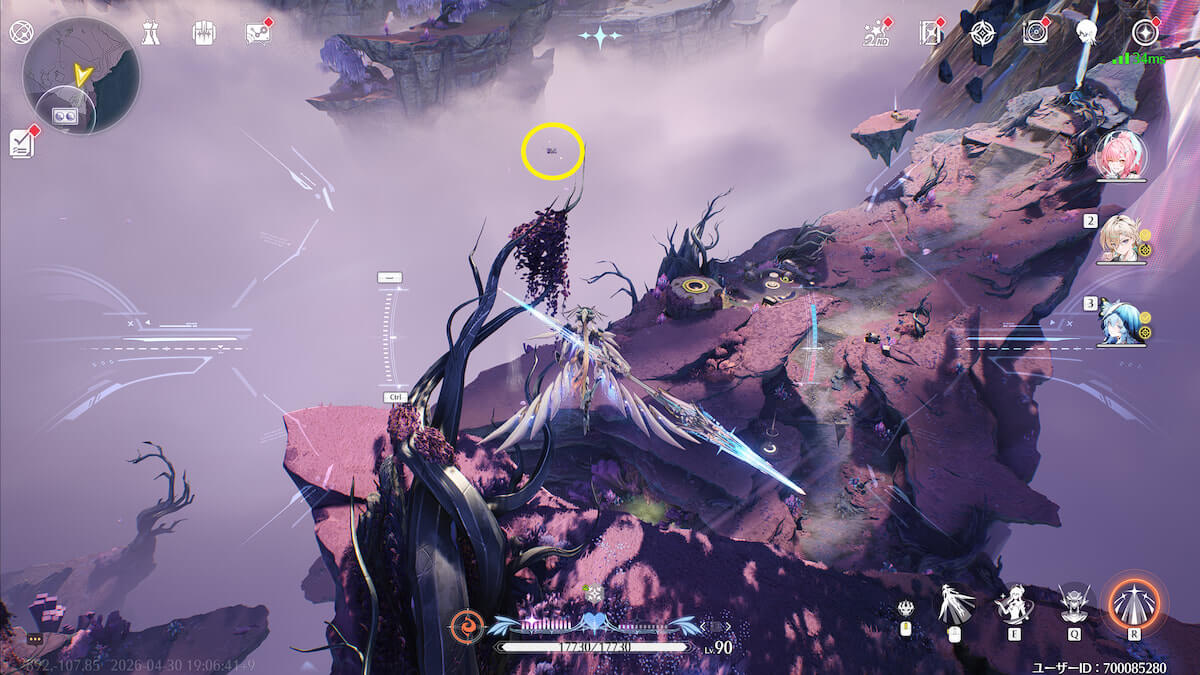
Task: Open the chat message icon with nodes
Action: 257,33
